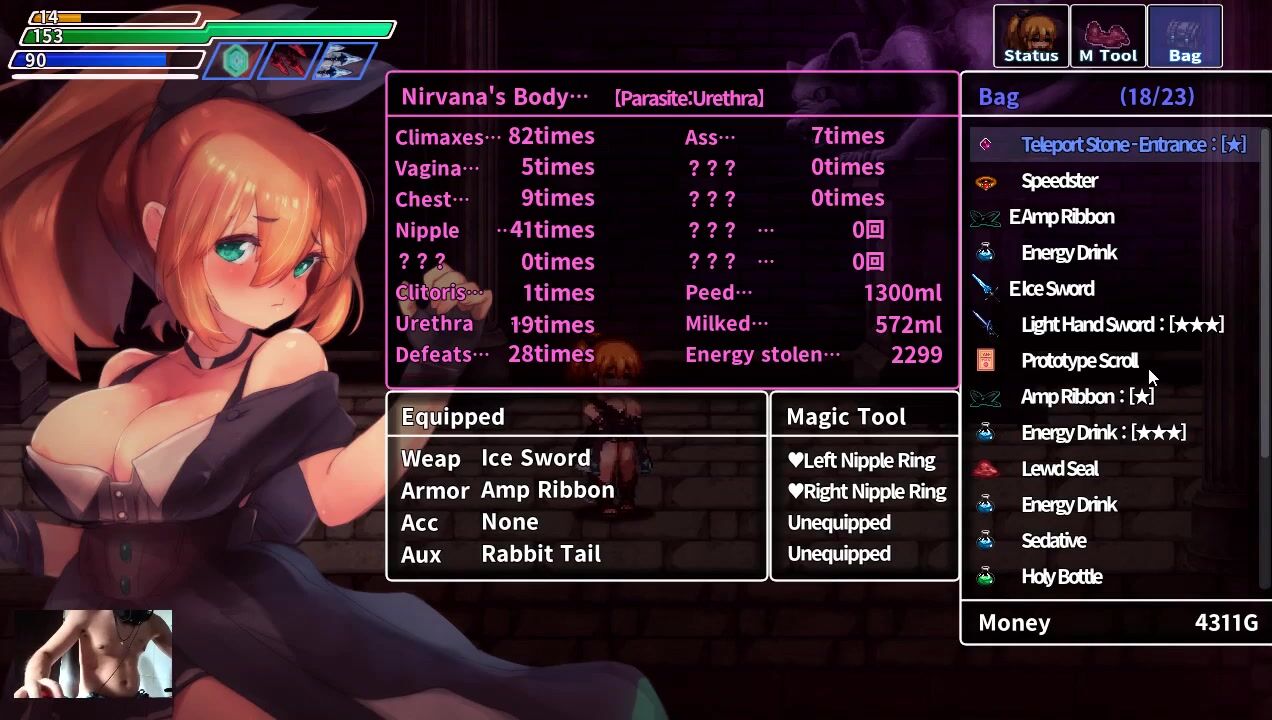This screenshot has height=720, width=1272.
Task: Choose the Holy Bottle in the bag
Action: pyautogui.click(x=1061, y=577)
